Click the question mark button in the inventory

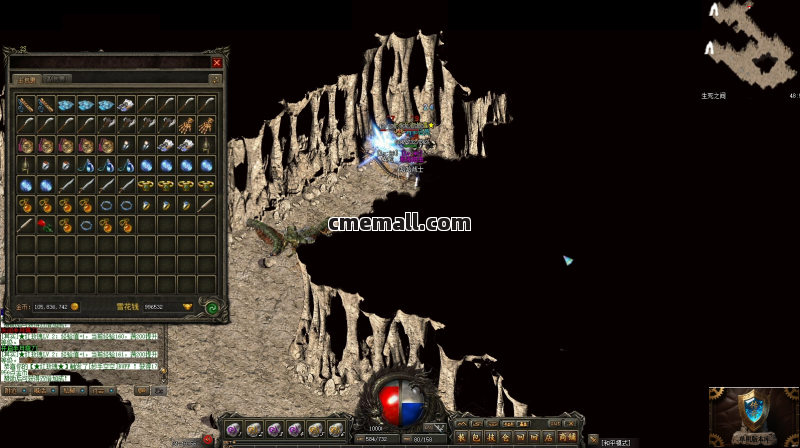tap(215, 78)
